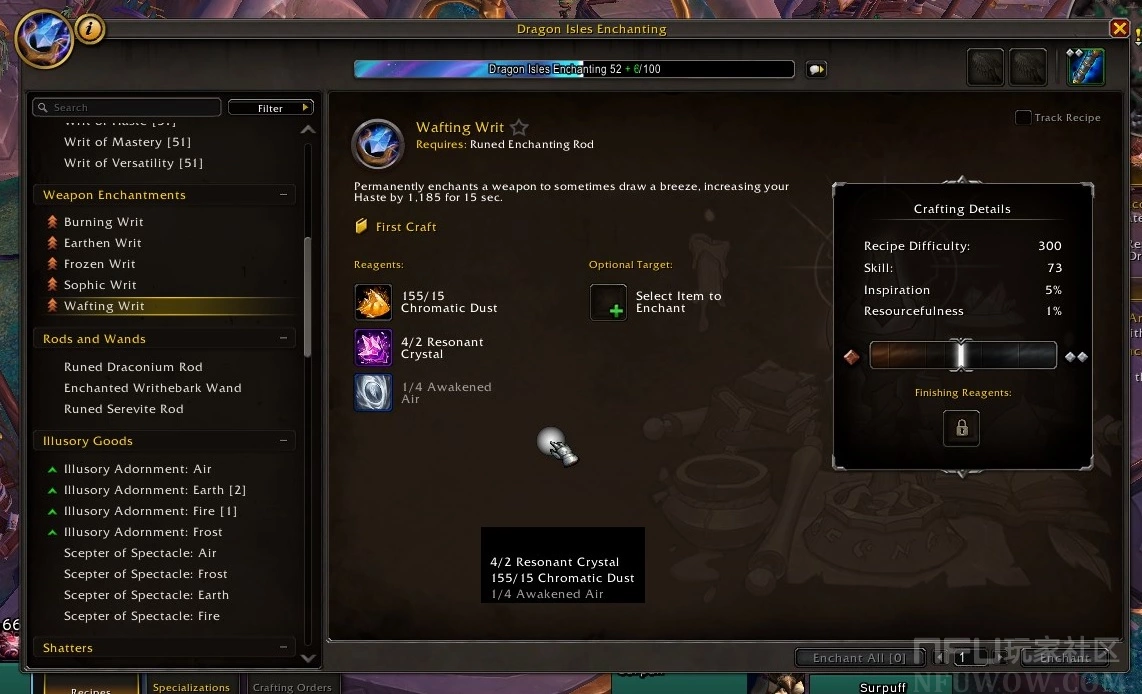Collapse the Weapon Enchantments category

[284, 195]
